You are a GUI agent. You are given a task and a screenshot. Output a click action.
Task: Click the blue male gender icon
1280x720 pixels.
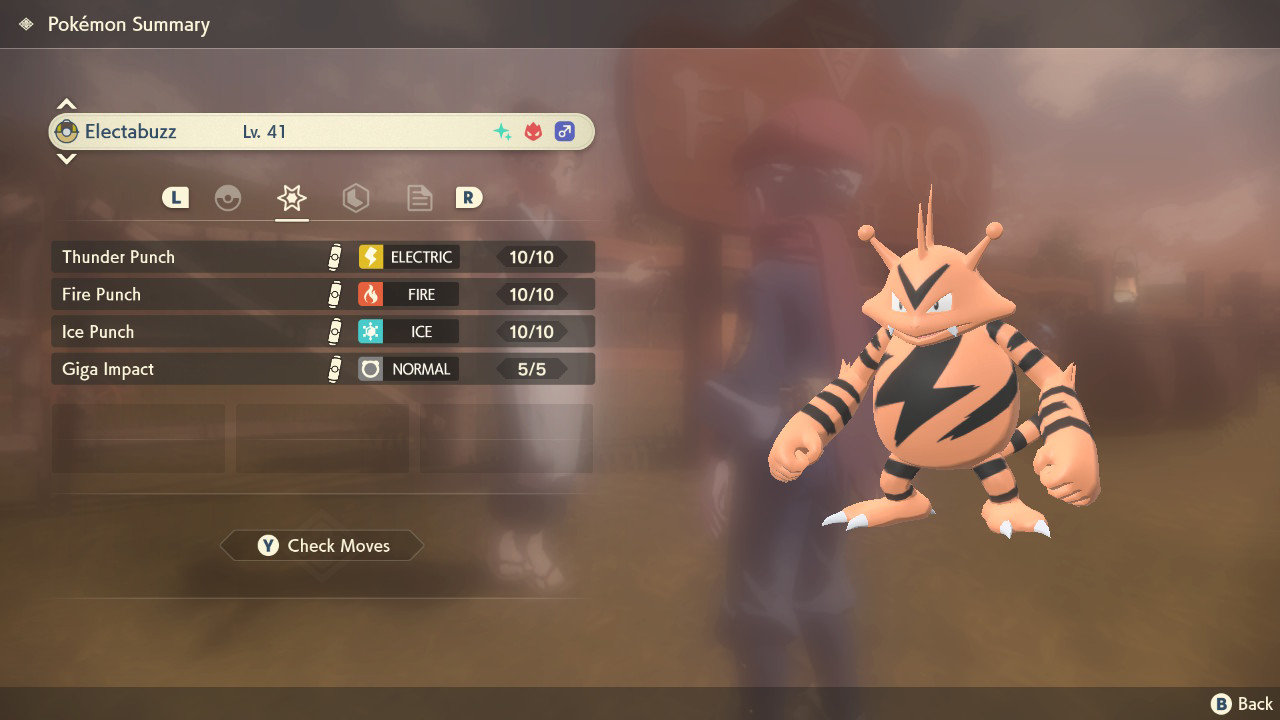click(x=565, y=129)
